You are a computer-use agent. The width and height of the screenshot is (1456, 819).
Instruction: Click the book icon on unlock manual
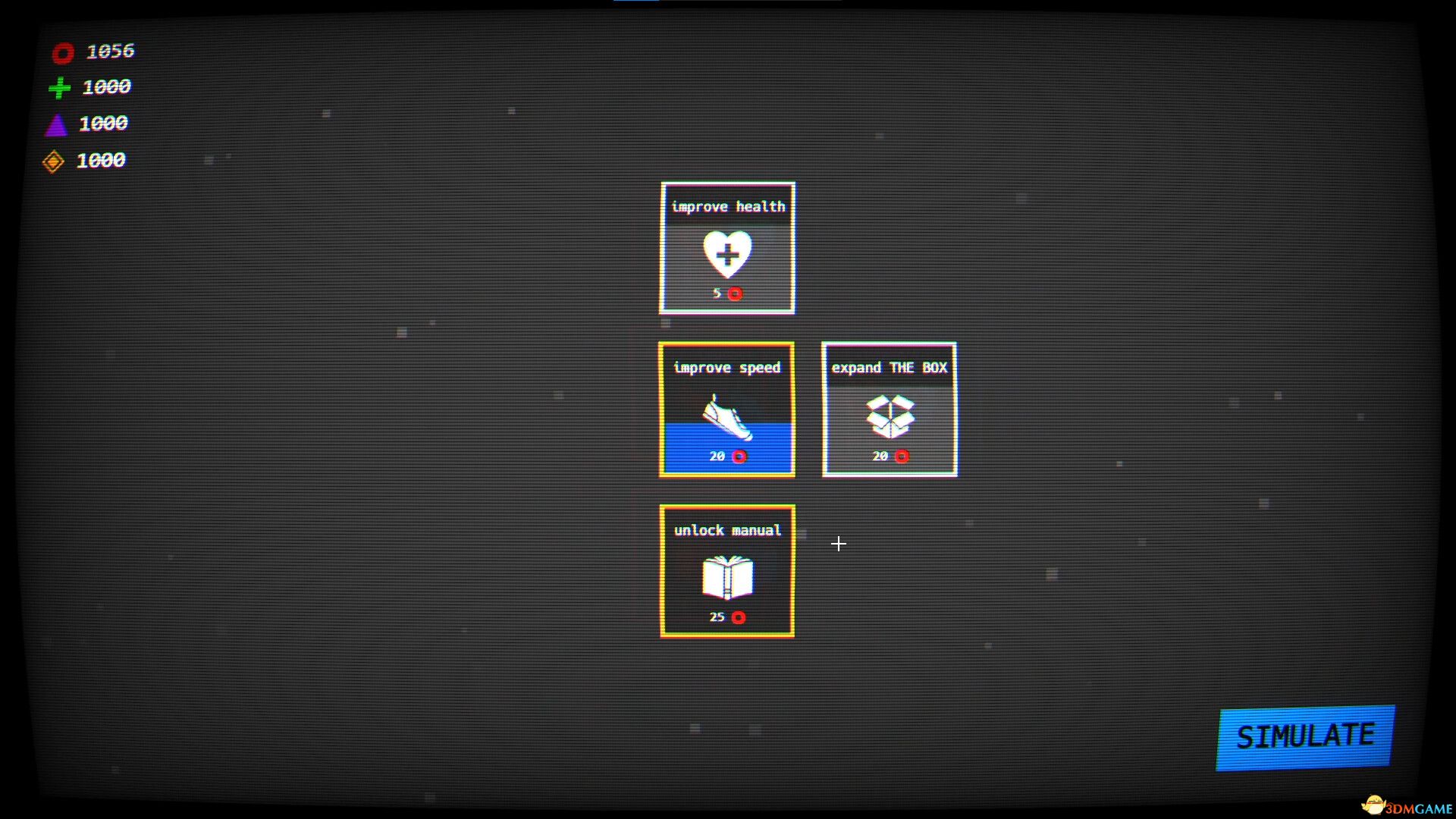(x=726, y=579)
